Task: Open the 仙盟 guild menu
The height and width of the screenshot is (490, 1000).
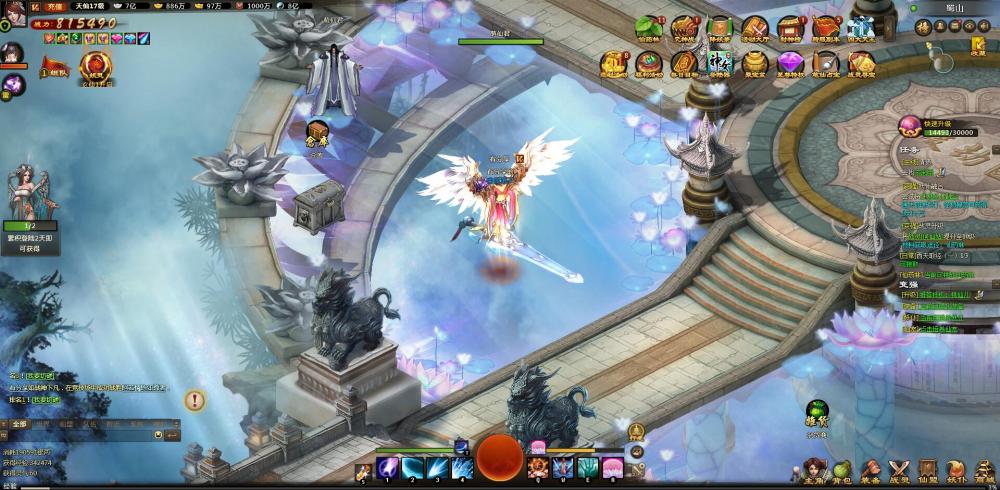Action: tap(928, 469)
